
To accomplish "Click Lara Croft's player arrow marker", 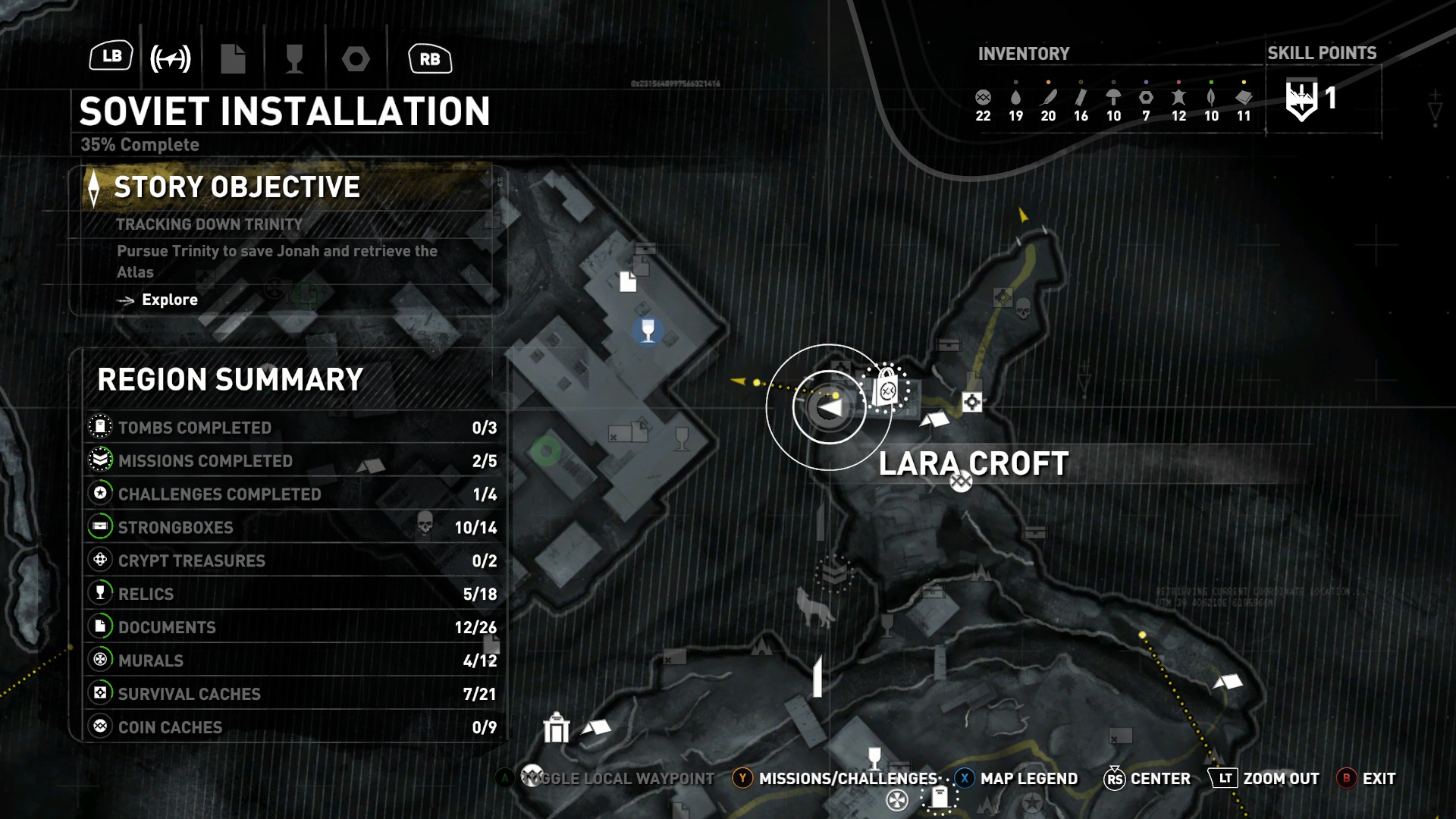I will [x=830, y=408].
